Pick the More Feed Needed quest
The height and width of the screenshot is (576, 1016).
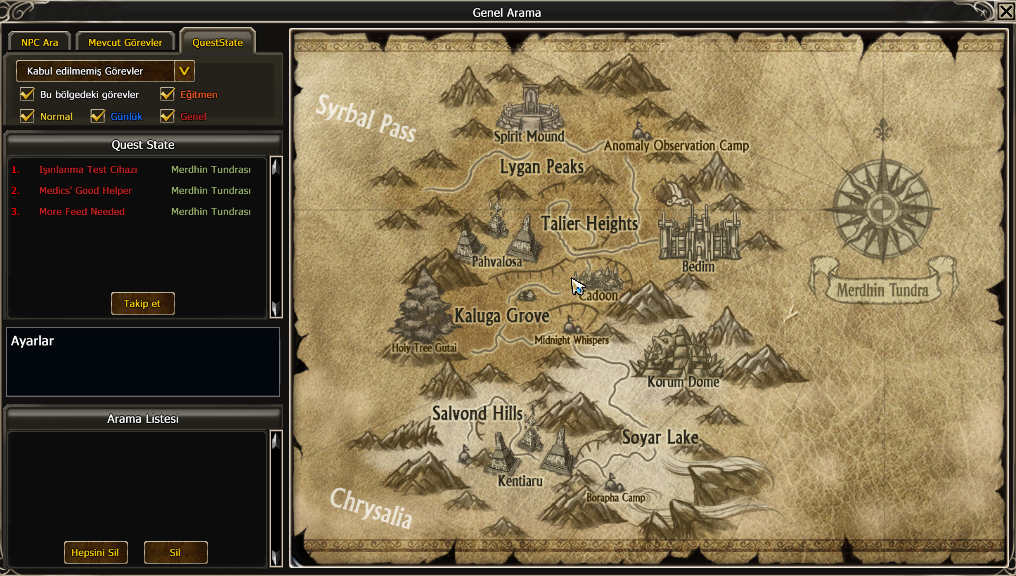[82, 212]
